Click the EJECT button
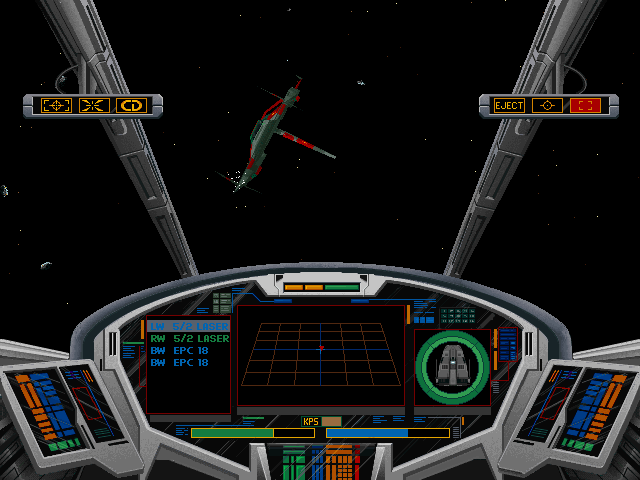This screenshot has height=480, width=640. 509,105
